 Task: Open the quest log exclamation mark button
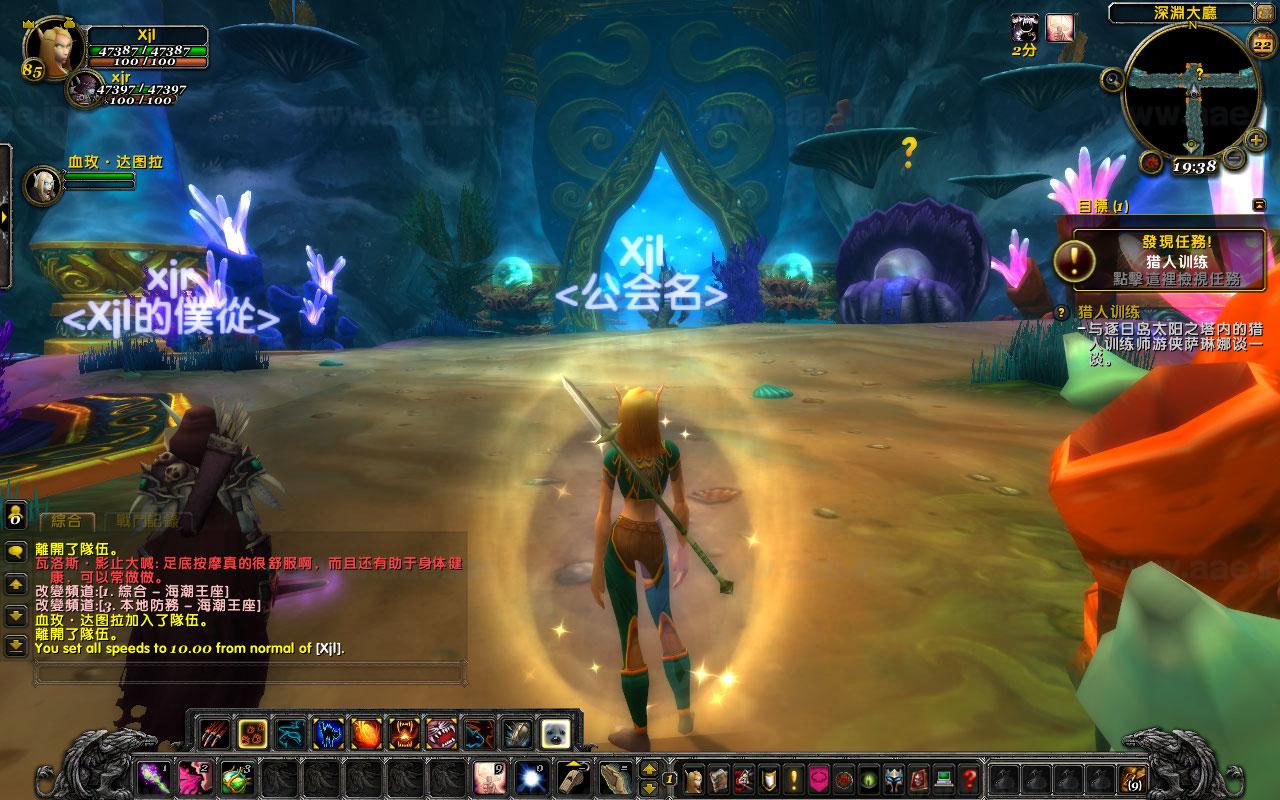(795, 777)
